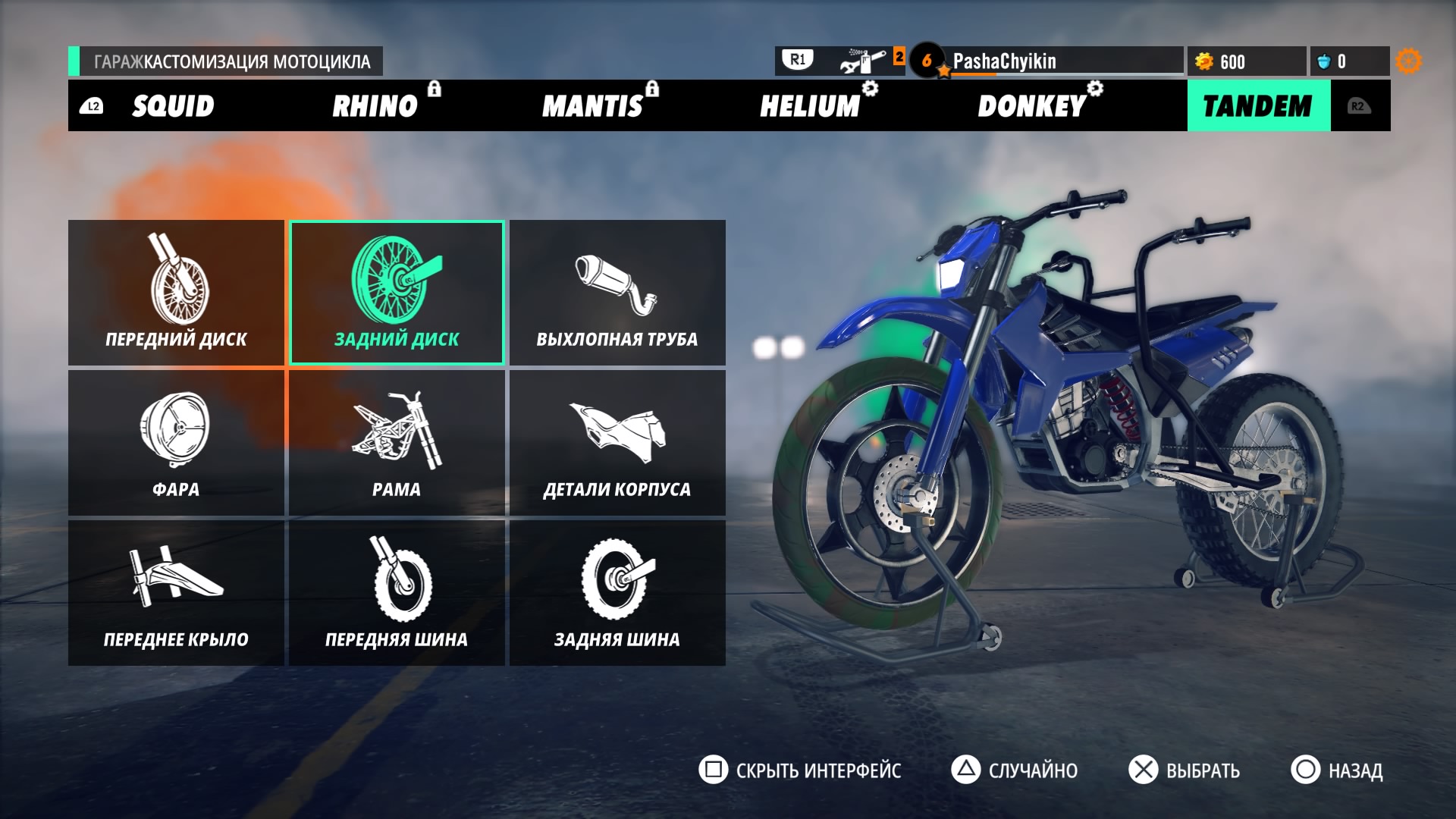Screen dimensions: 1456x819
Task: Open the PashaChyikin player profile
Action: (1004, 61)
